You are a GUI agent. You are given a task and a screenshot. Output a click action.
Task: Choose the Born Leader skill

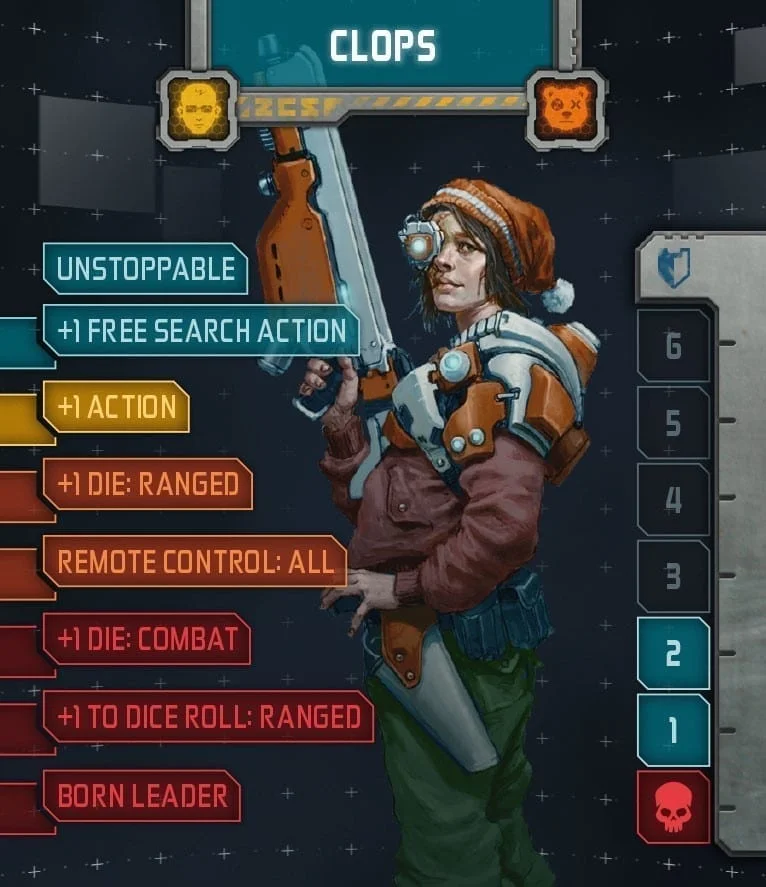coord(142,796)
